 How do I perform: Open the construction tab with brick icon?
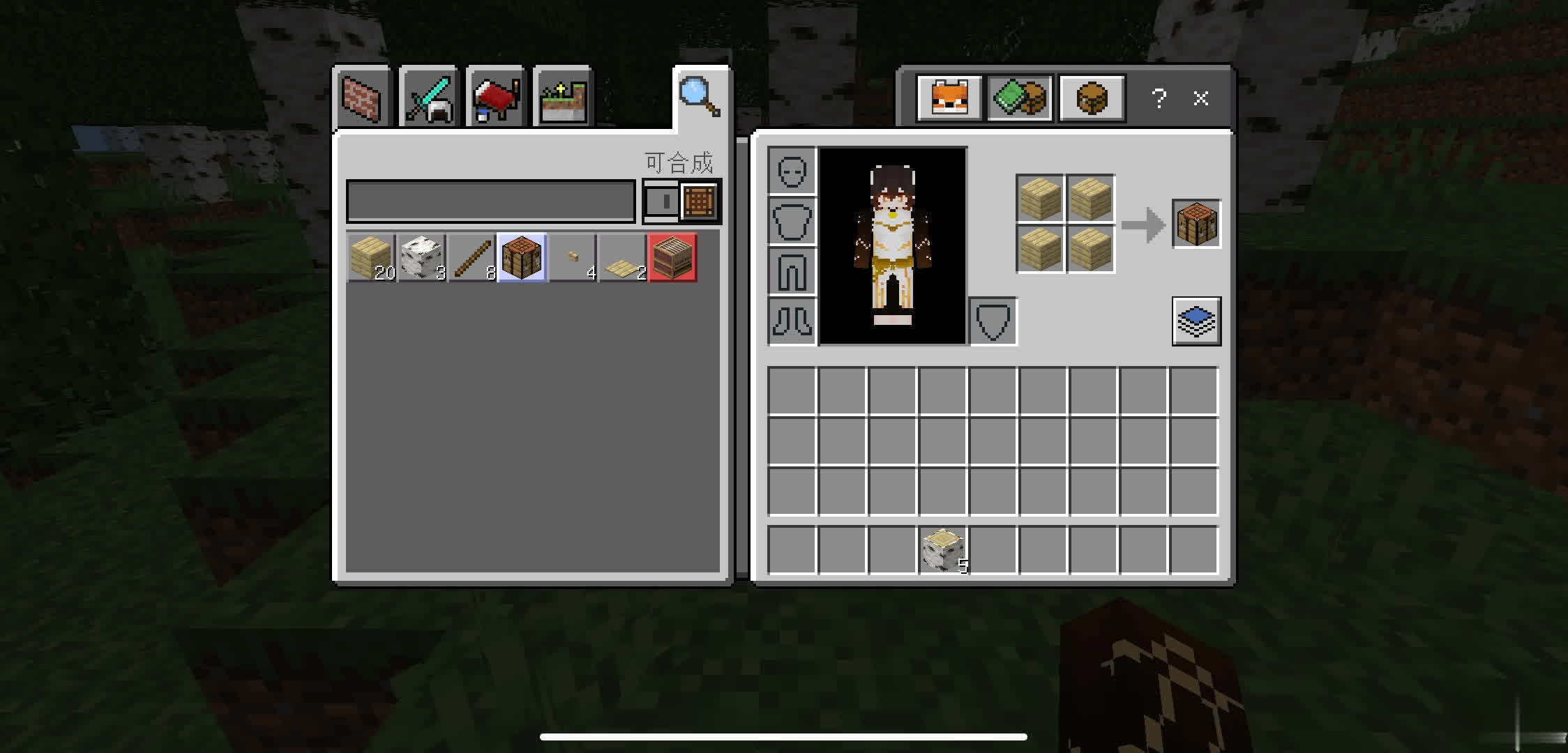(362, 99)
